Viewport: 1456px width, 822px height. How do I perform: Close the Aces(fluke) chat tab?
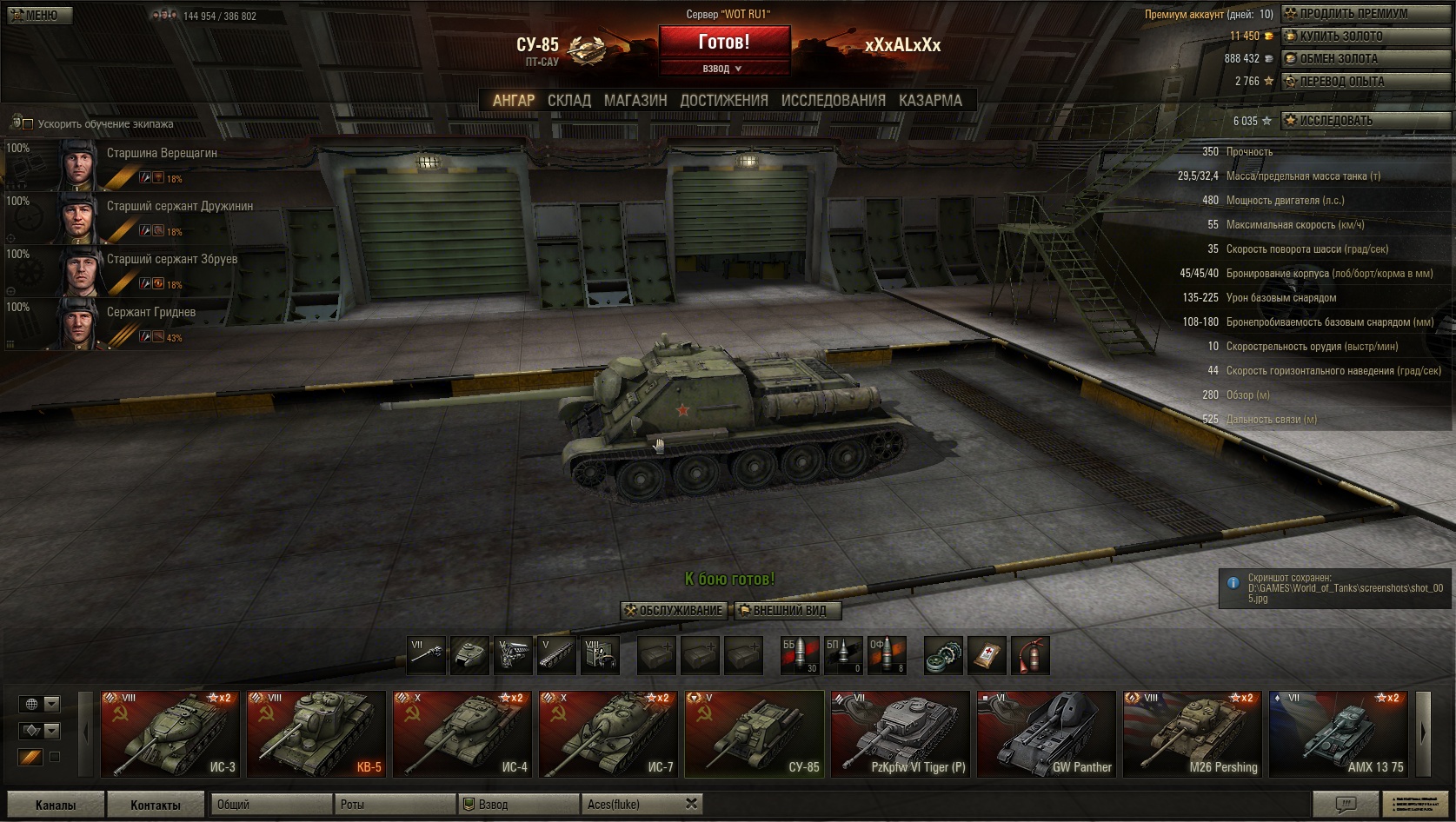click(x=691, y=804)
